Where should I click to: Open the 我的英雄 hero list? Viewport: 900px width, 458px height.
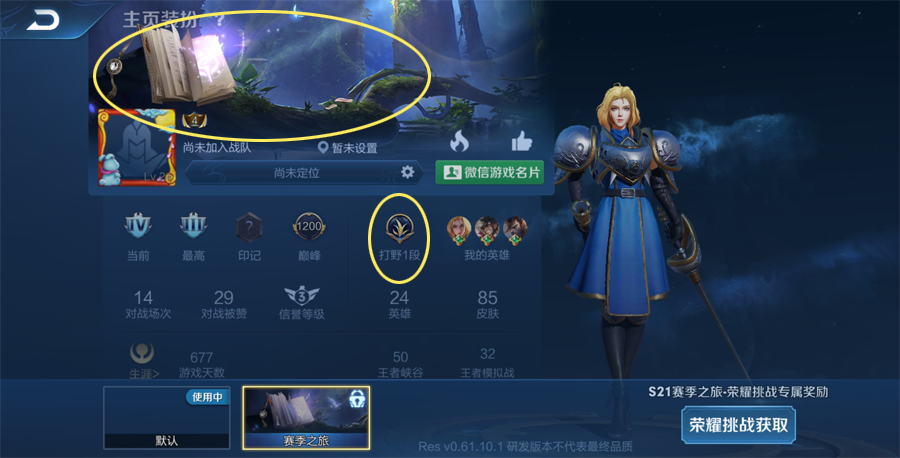pos(487,234)
